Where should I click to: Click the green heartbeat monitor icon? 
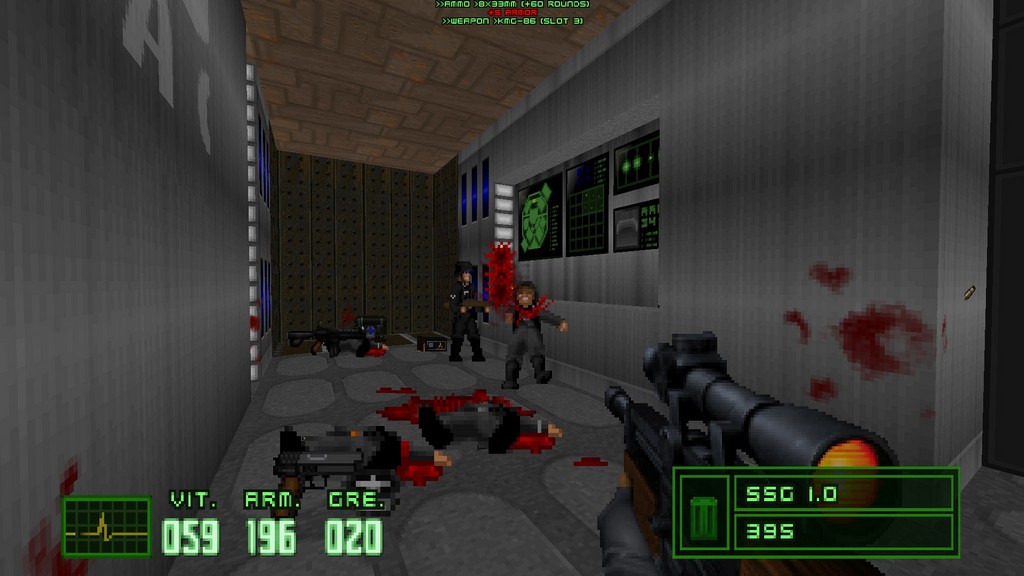tap(106, 526)
